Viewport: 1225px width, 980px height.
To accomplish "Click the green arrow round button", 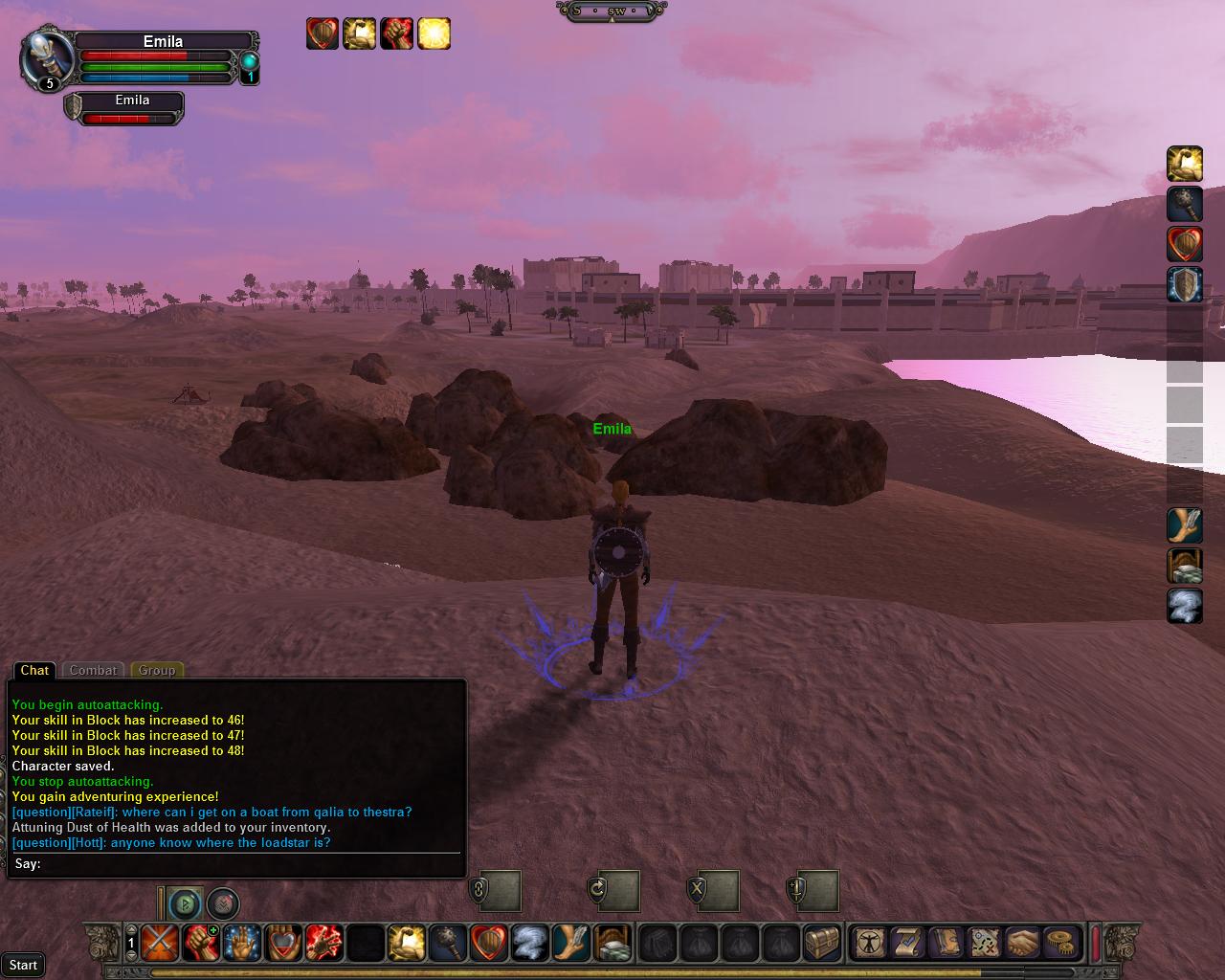I will 185,902.
